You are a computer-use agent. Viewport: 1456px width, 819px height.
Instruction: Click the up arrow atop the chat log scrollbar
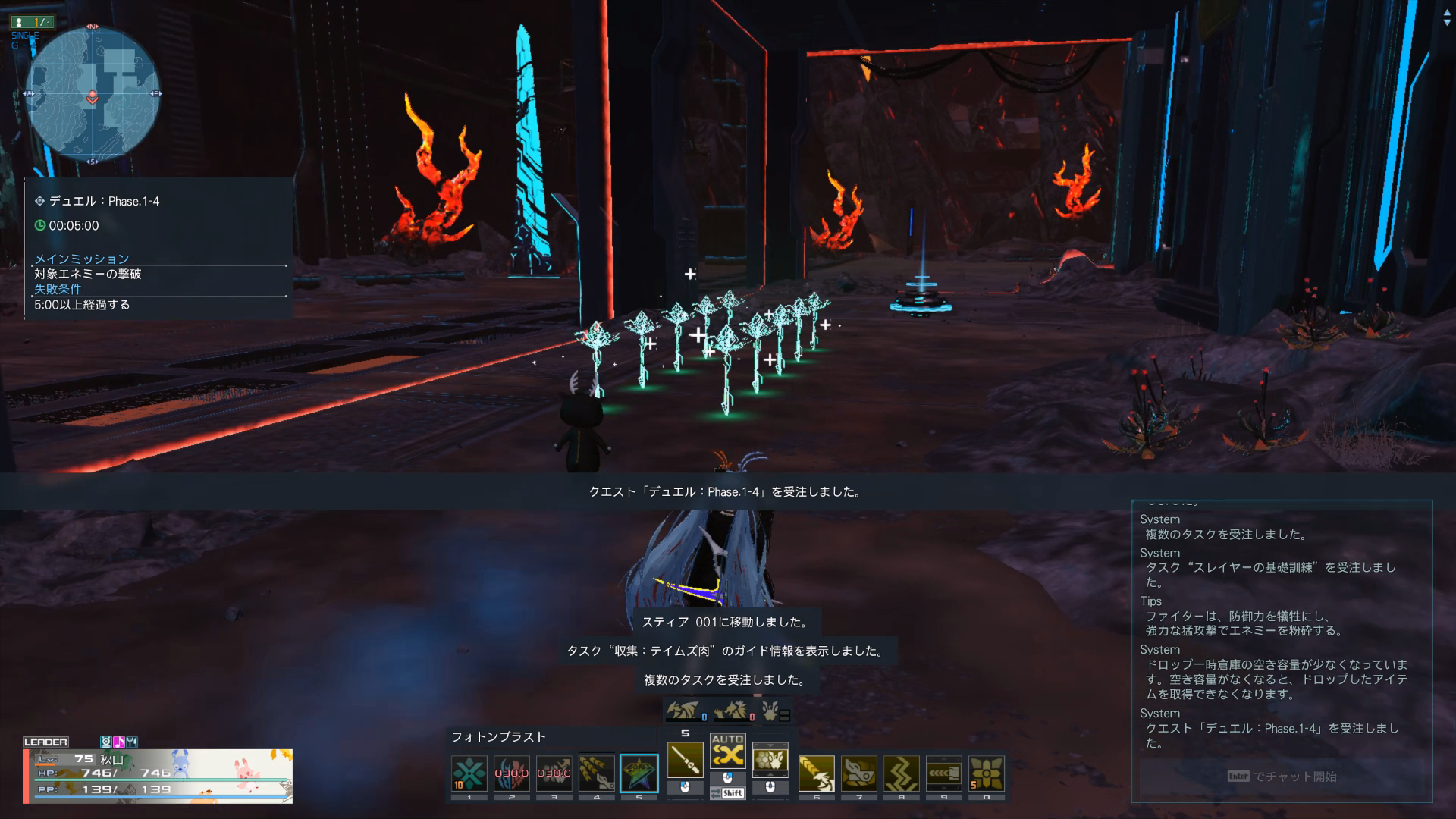1446,13
